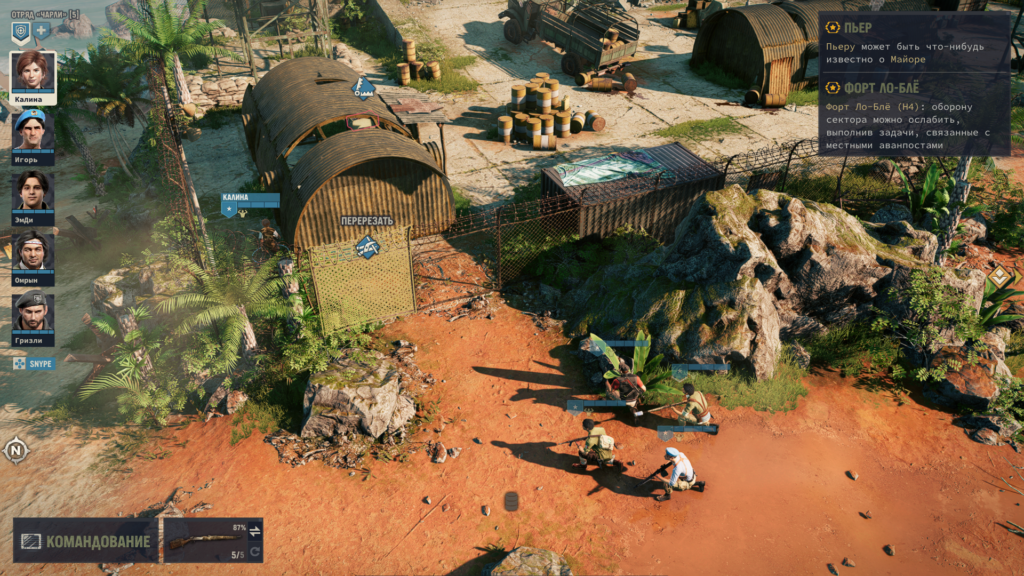Swap weapons with the arrows button
This screenshot has width=1024, height=576.
pos(254,530)
